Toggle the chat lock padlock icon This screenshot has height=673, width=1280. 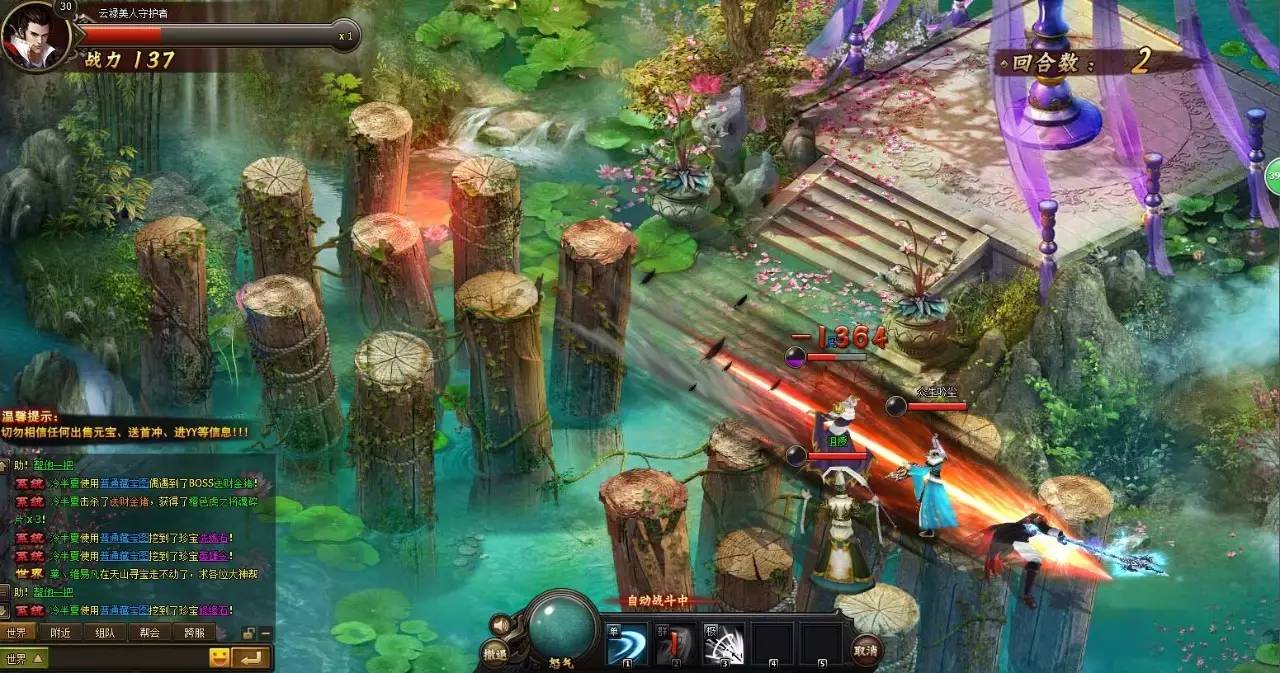click(x=249, y=633)
